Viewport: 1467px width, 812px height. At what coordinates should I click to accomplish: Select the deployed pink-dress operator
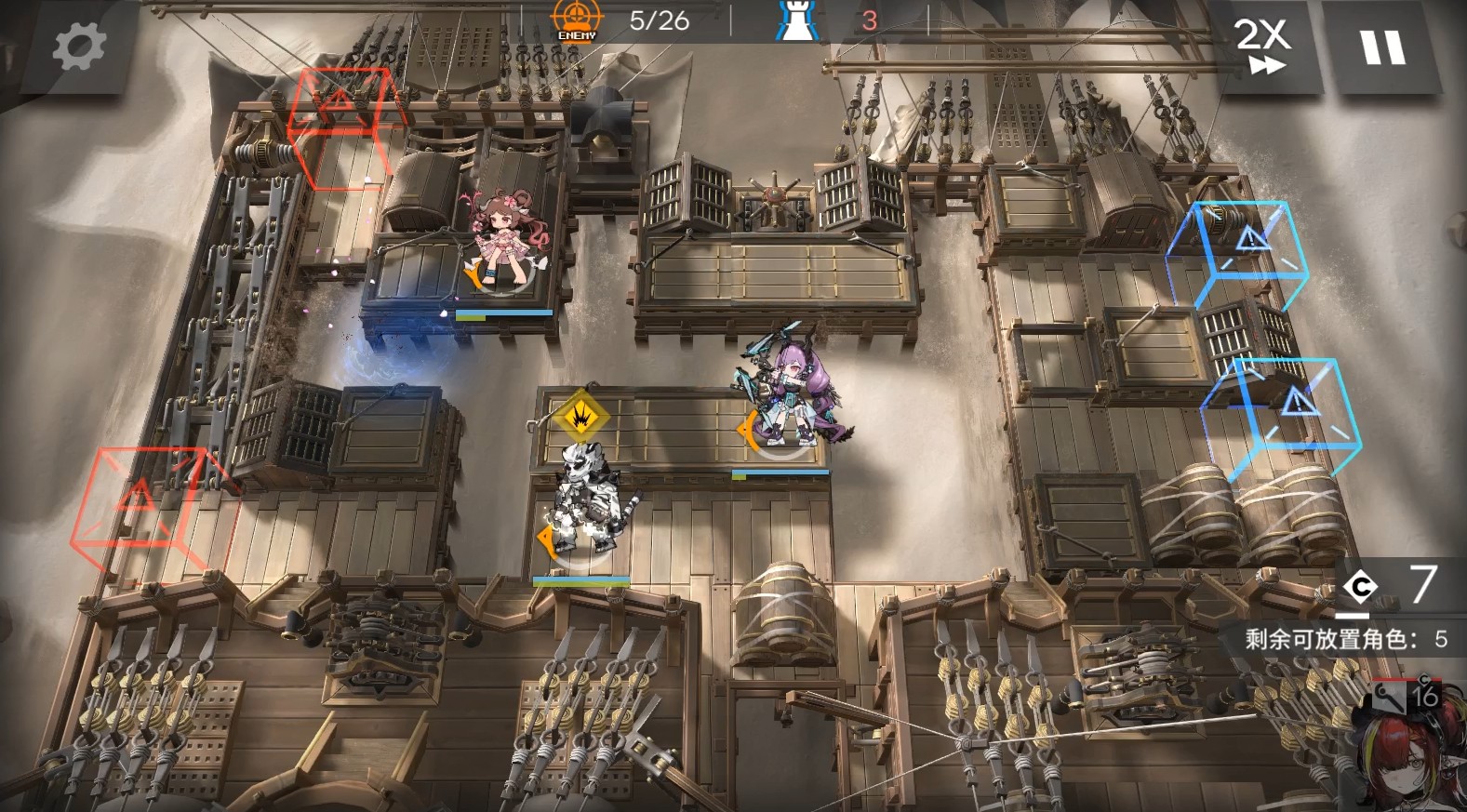[x=503, y=239]
